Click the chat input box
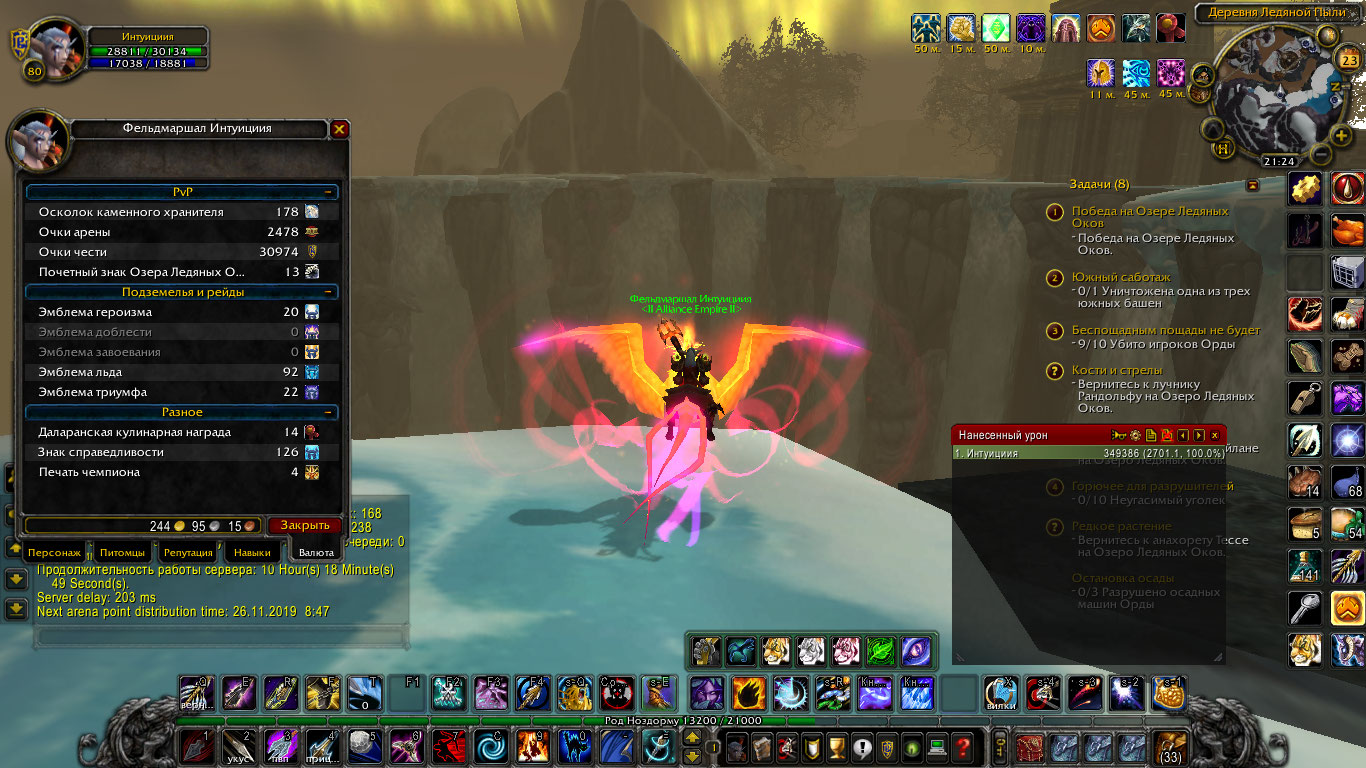The image size is (1366, 768). pyautogui.click(x=220, y=636)
